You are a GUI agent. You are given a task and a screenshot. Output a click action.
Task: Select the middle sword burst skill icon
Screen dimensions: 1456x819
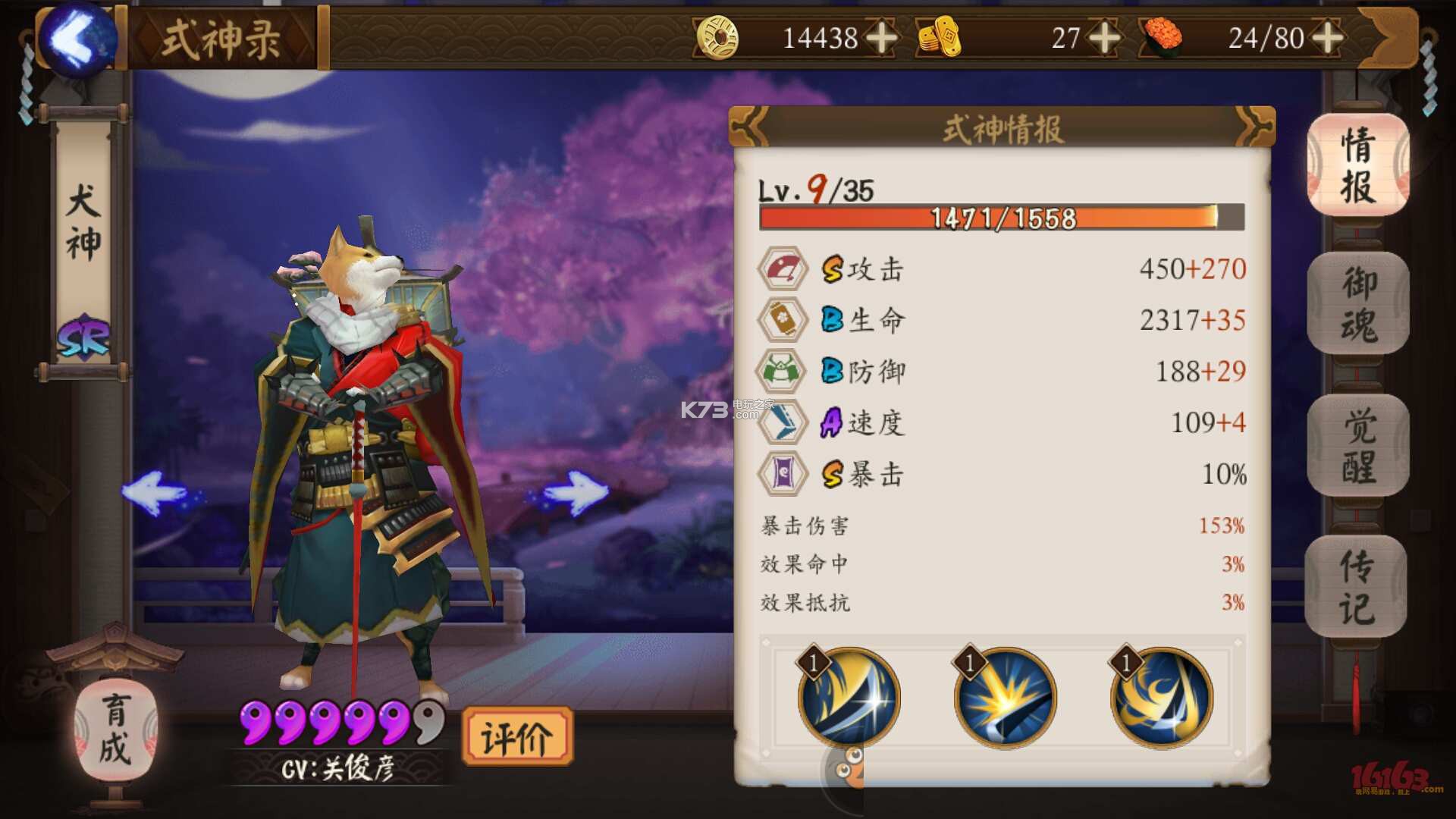1006,696
